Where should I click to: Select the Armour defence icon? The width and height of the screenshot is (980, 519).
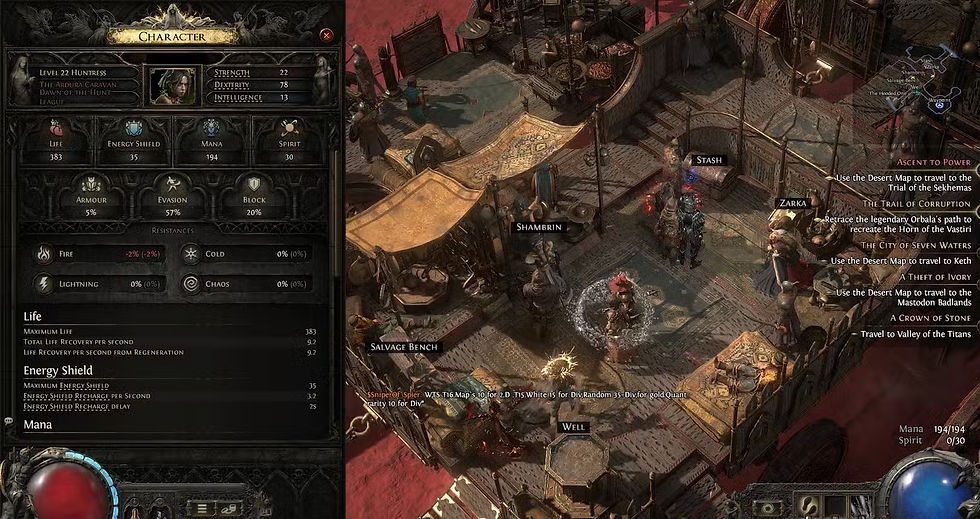93,185
